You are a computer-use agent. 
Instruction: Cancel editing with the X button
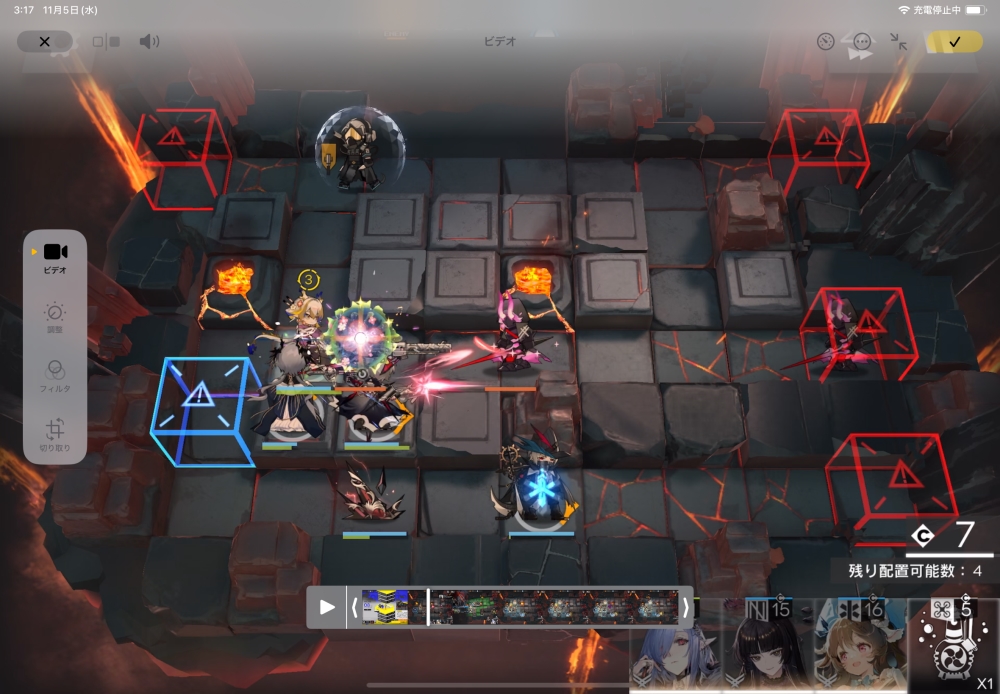[x=44, y=42]
